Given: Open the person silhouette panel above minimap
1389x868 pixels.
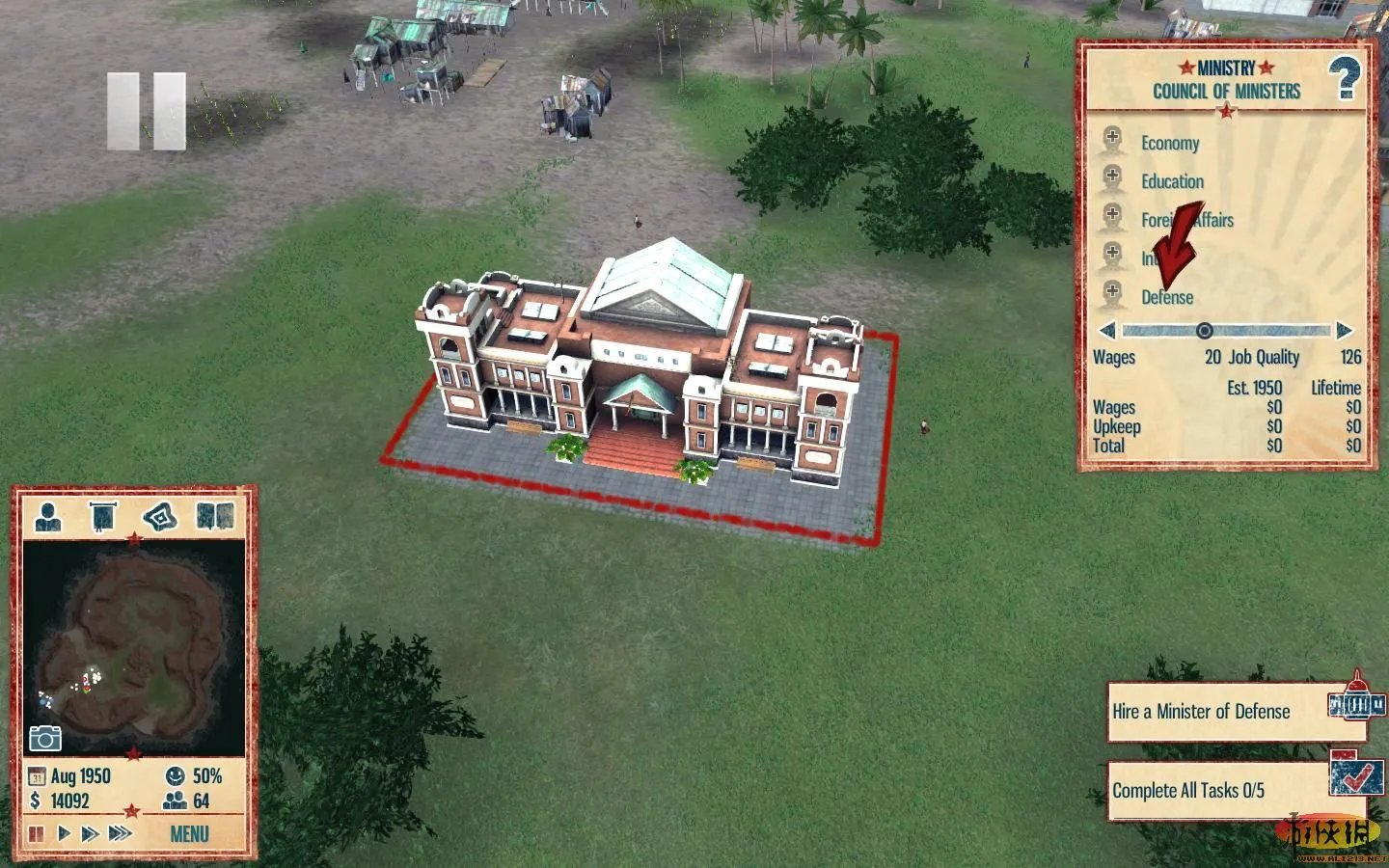Looking at the screenshot, I should [47, 517].
